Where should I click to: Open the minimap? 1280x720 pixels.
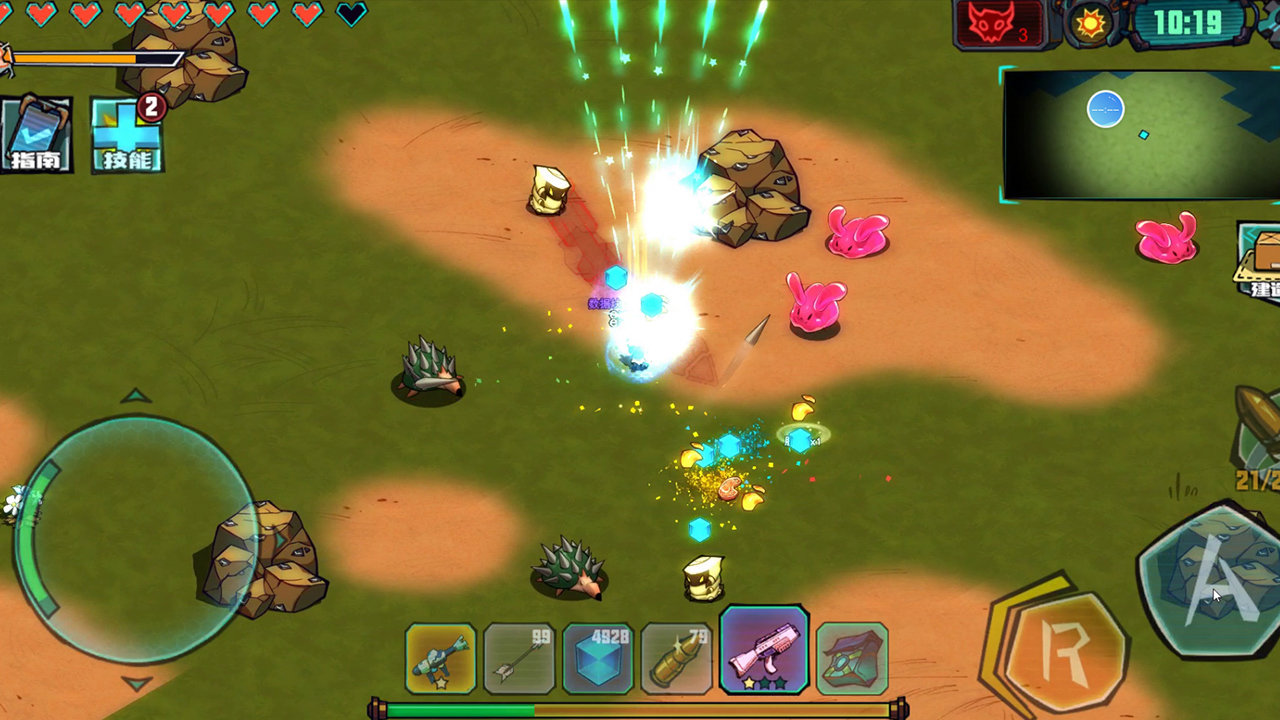point(1140,134)
